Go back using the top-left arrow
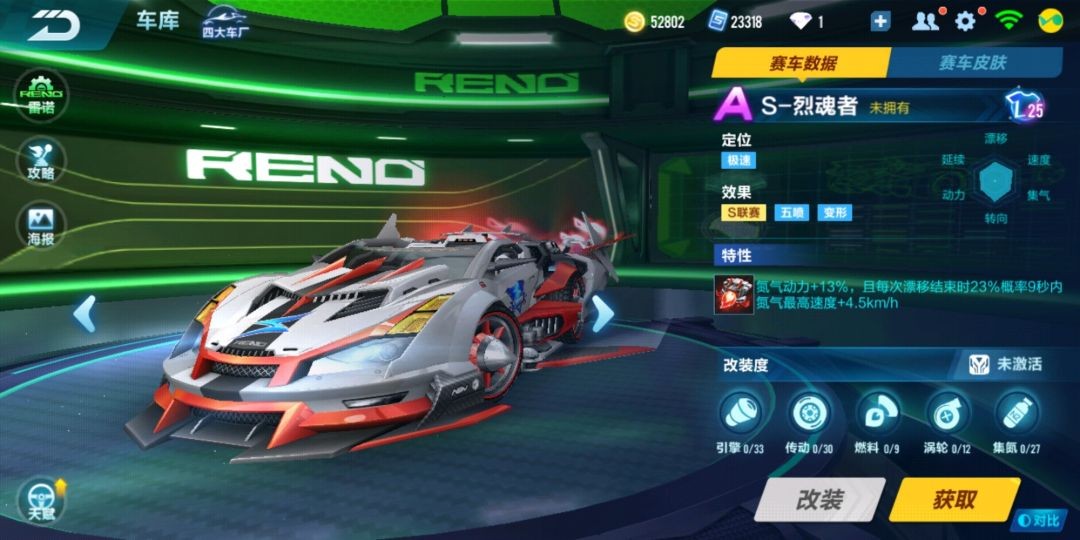The height and width of the screenshot is (540, 1080). [x=53, y=25]
